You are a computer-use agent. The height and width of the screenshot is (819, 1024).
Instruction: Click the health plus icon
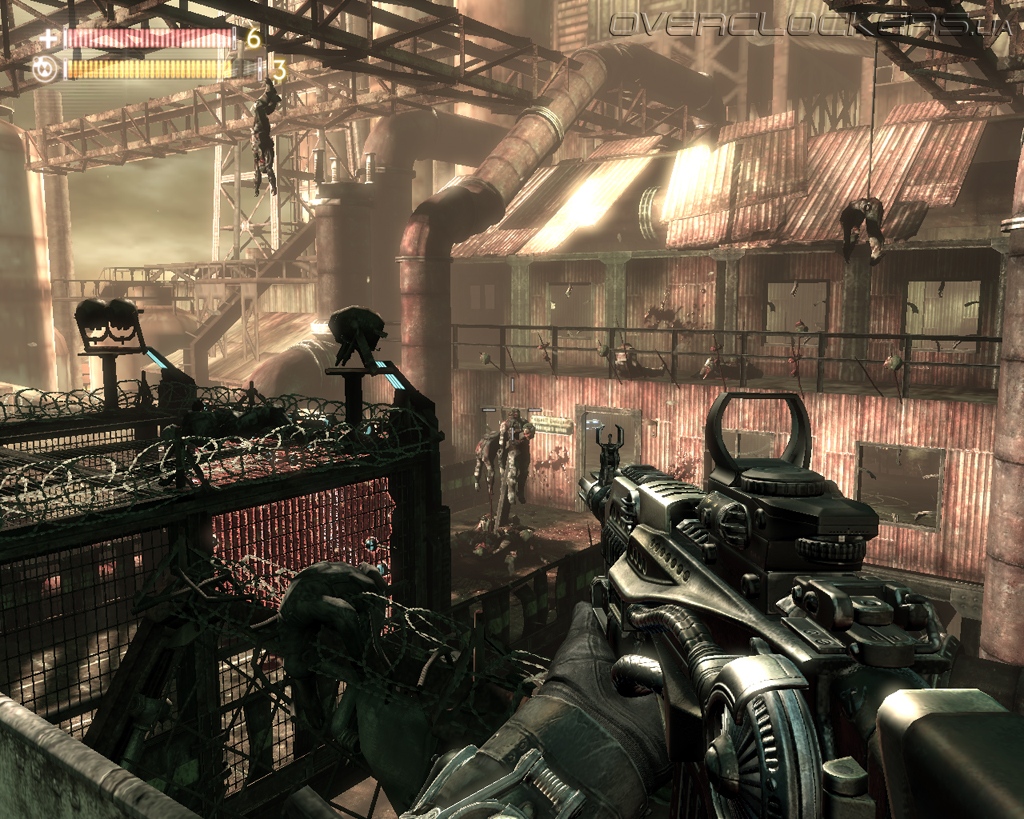(x=46, y=39)
